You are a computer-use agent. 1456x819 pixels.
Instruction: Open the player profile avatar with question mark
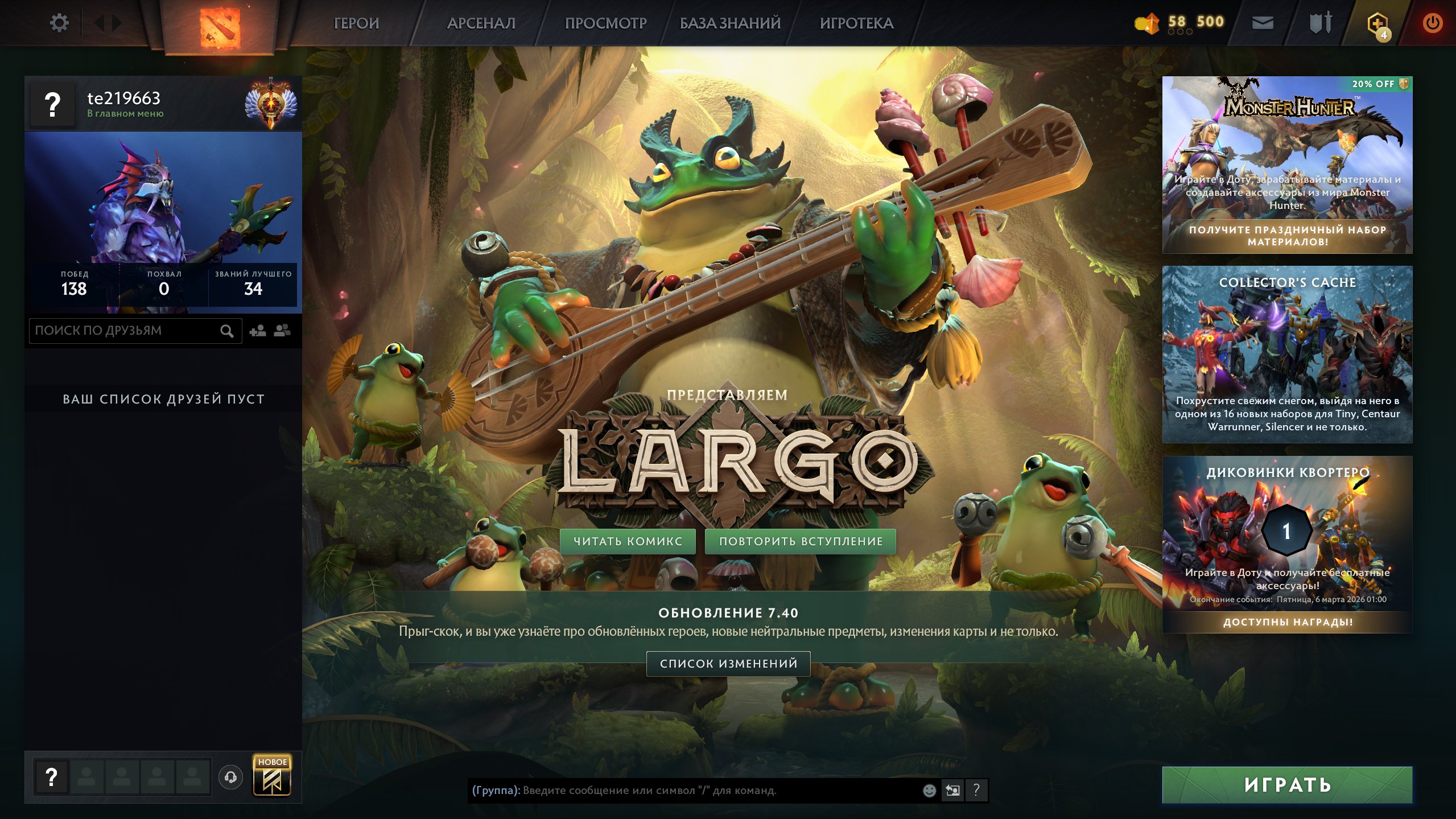pos(53,104)
